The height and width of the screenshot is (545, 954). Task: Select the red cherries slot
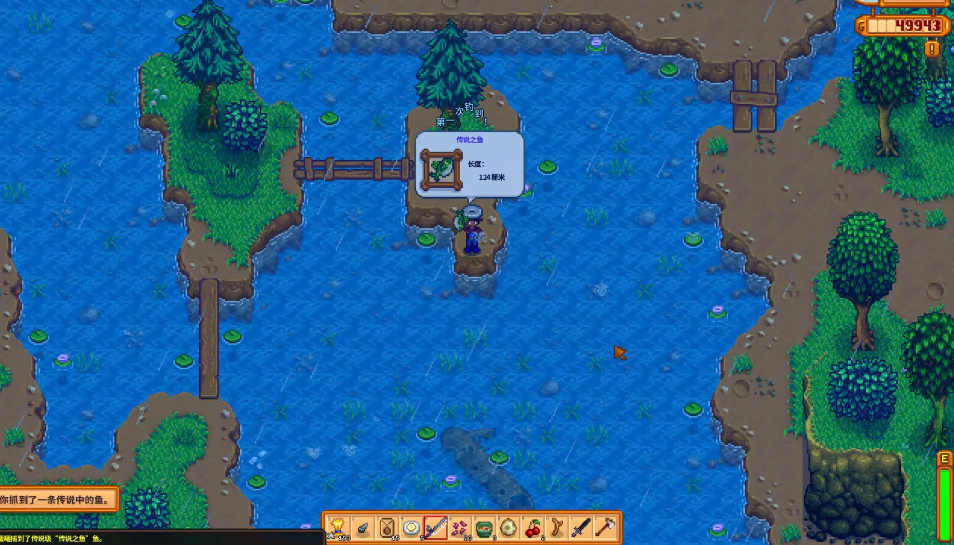(x=532, y=527)
